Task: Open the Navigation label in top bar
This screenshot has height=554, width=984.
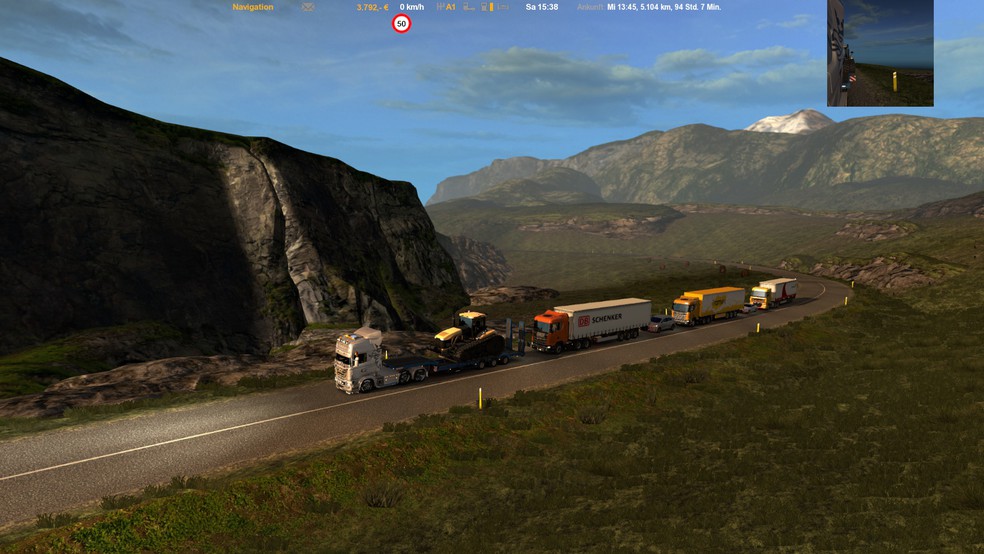Action: 252,7
